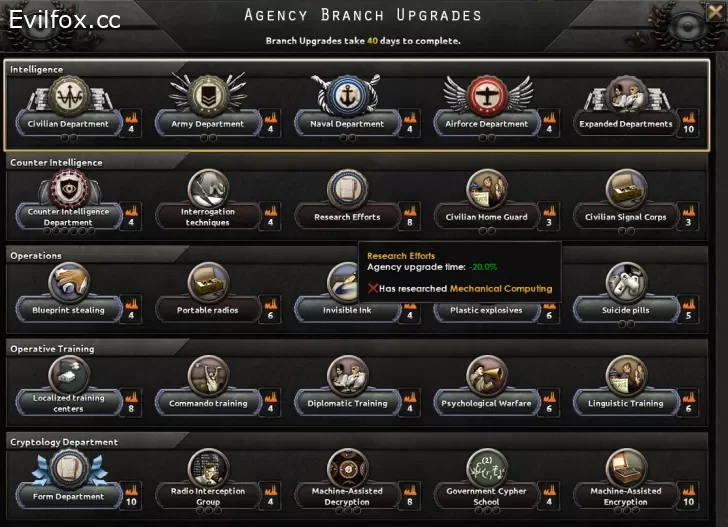Upgrade Expanded Departments
The width and height of the screenshot is (728, 527).
(x=627, y=124)
